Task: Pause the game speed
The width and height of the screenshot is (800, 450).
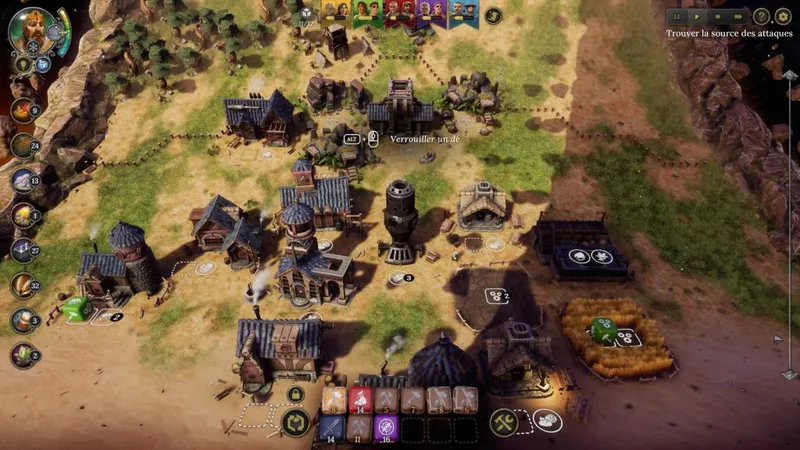Action: pyautogui.click(x=678, y=16)
